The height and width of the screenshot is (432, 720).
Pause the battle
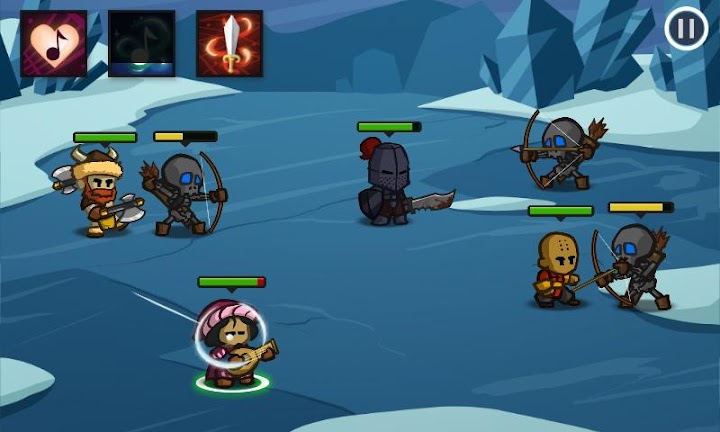point(686,29)
